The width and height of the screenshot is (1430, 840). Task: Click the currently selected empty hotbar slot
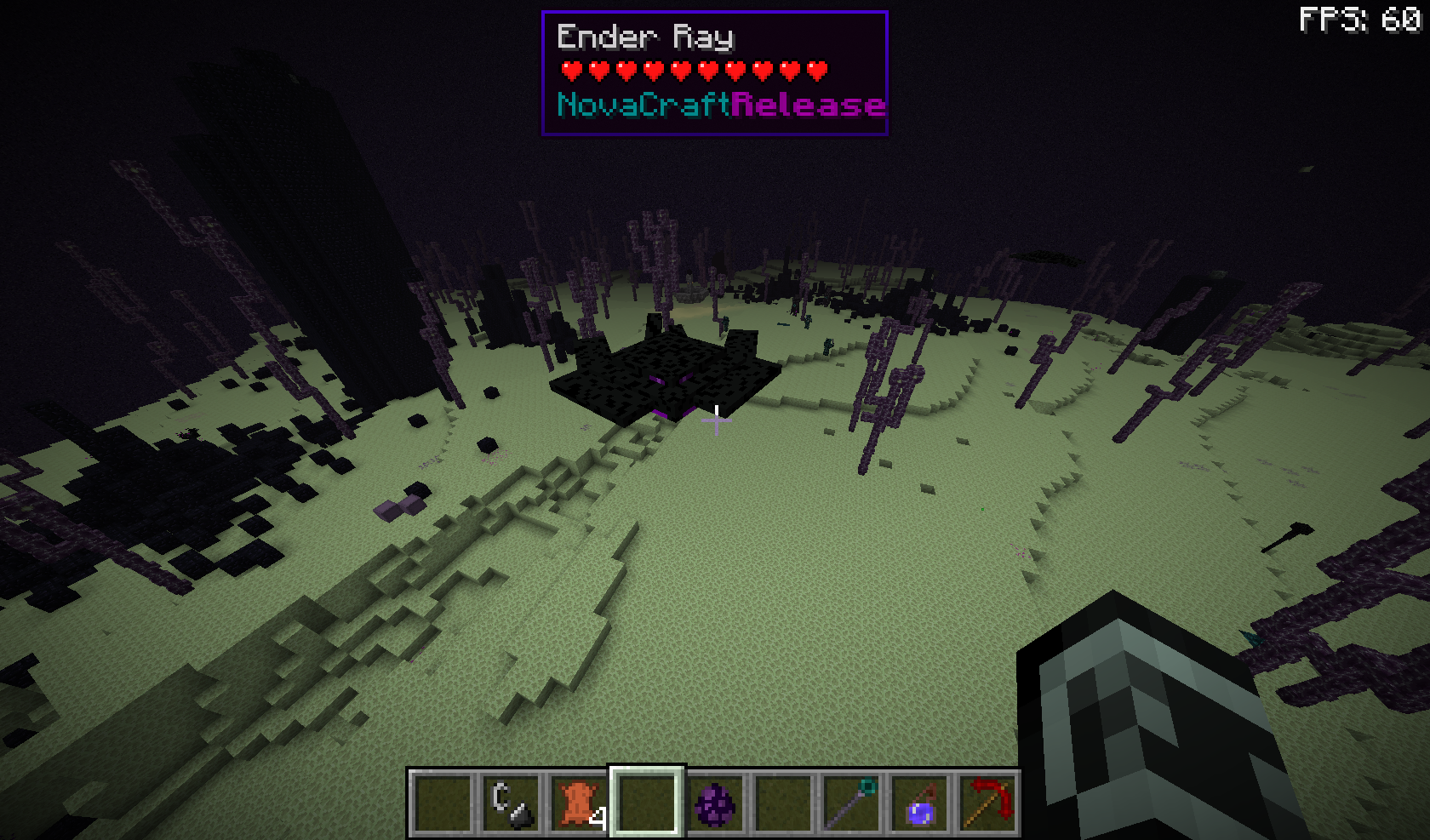645,803
